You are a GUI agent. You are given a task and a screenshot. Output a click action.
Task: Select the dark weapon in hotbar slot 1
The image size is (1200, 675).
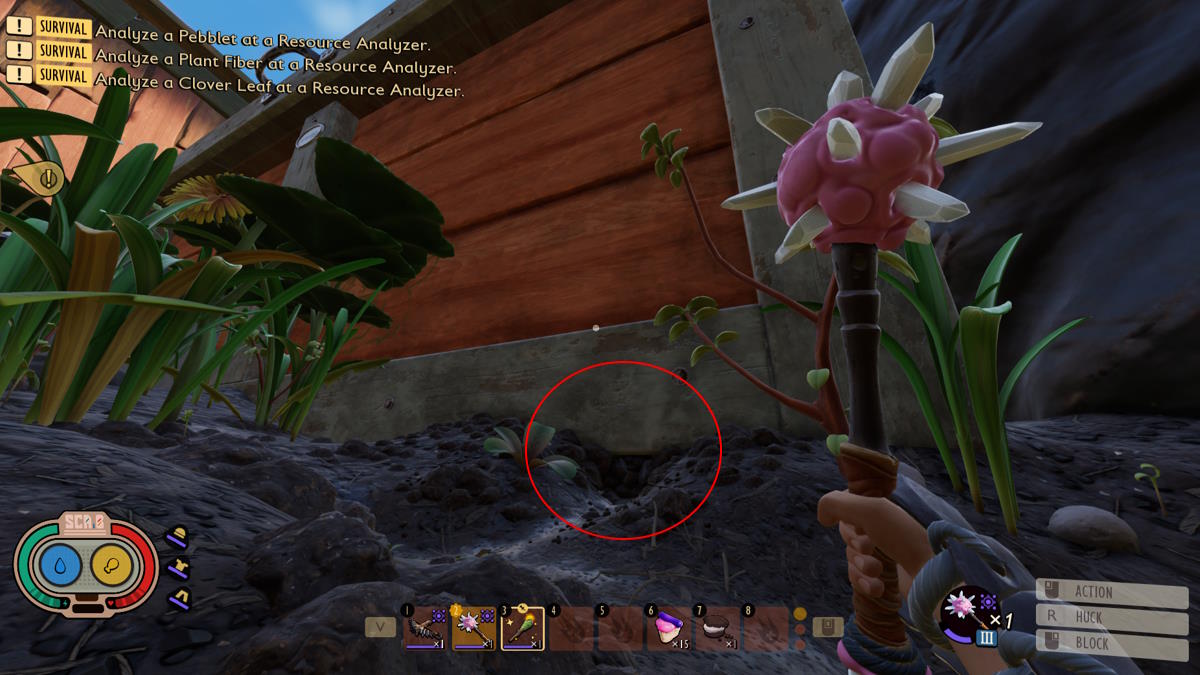[424, 629]
